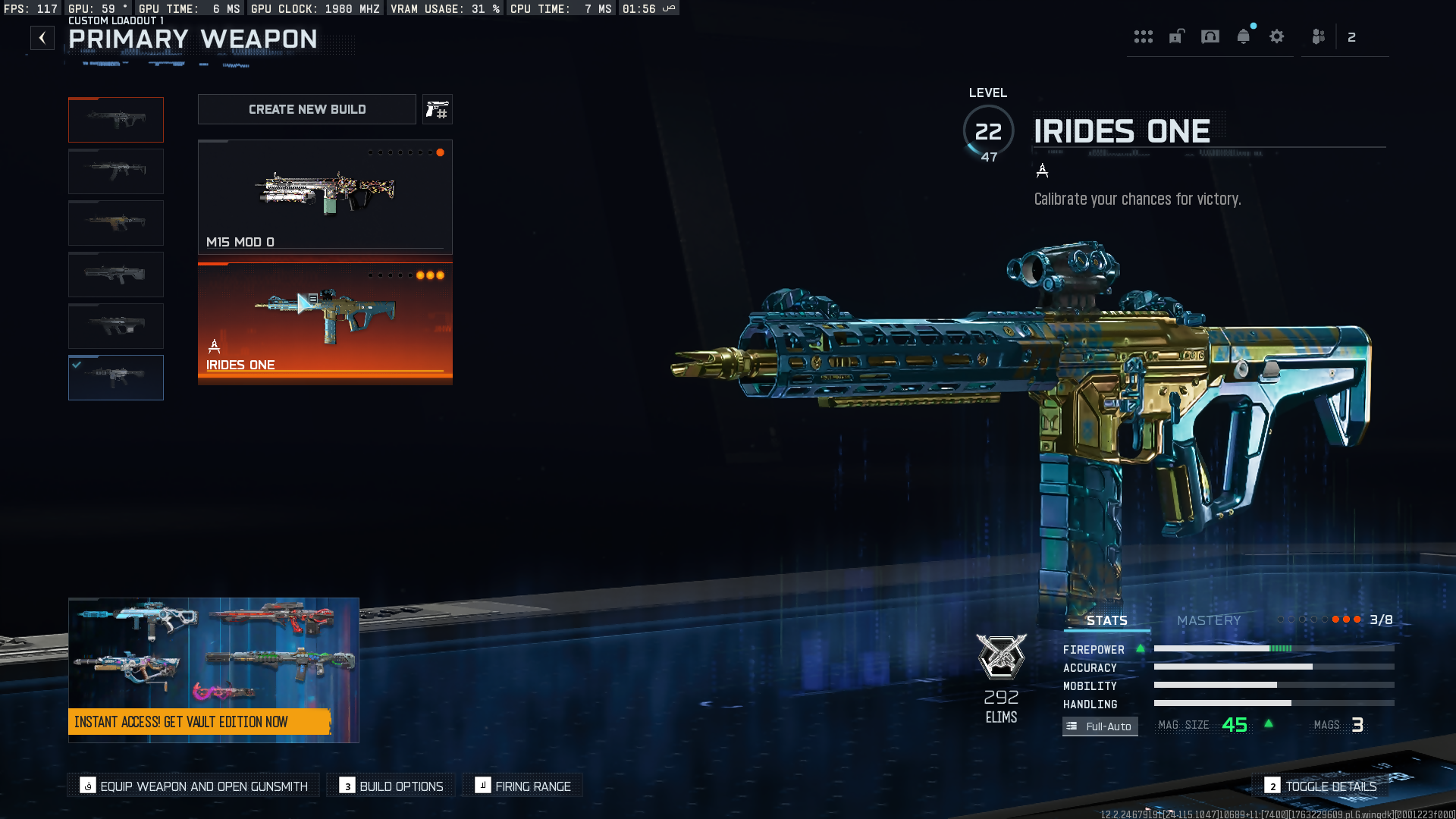Select the M15 MOD 0 build card
Viewport: 1456px width, 819px height.
[325, 197]
